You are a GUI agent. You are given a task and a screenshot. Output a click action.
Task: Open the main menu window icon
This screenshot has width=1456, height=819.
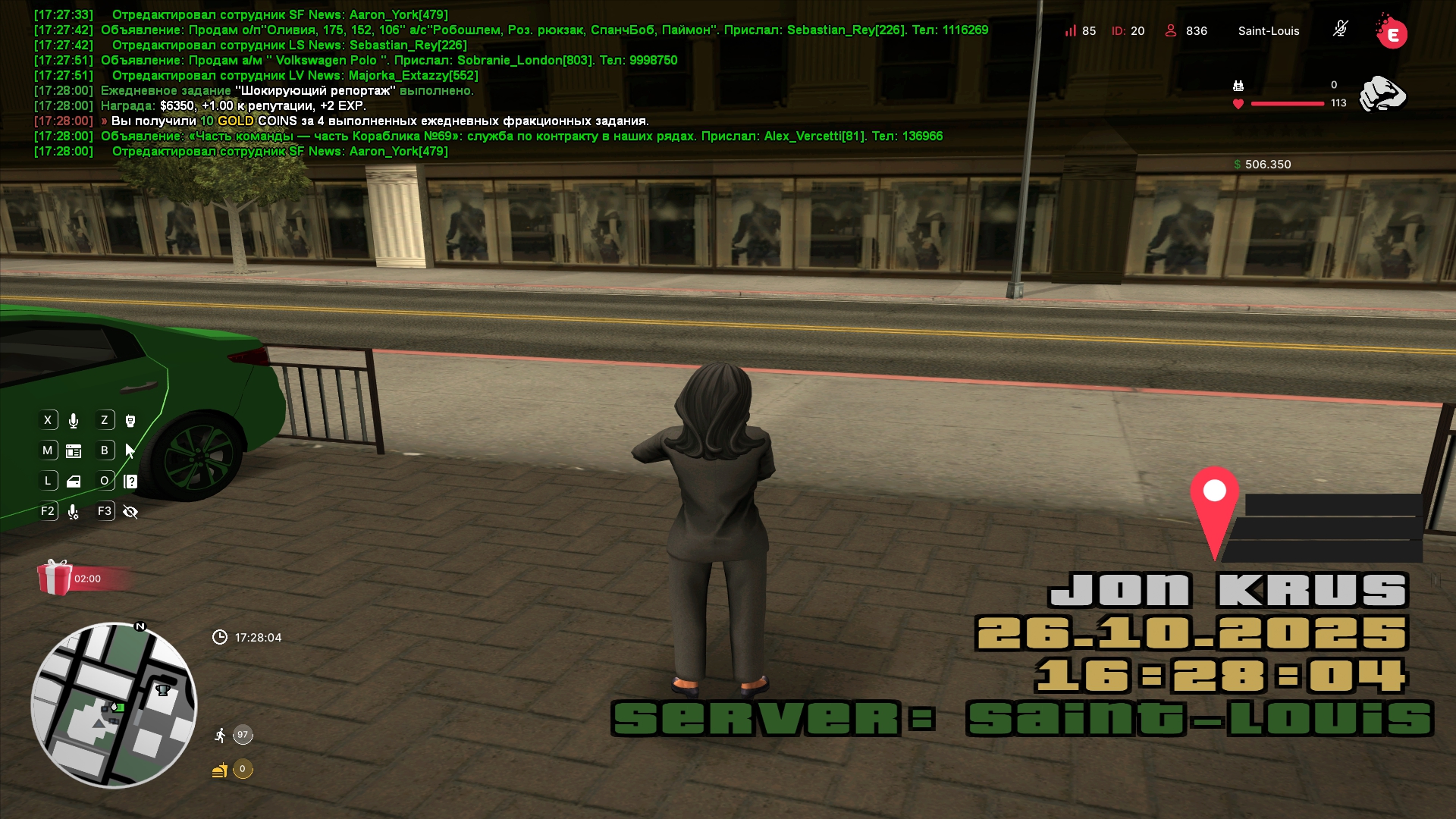click(x=74, y=451)
